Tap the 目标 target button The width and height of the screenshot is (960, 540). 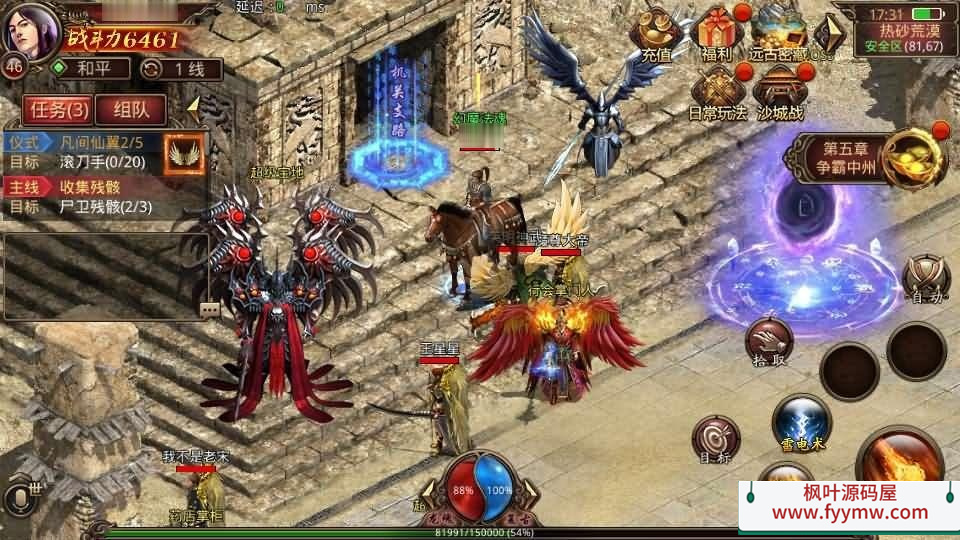click(x=716, y=441)
